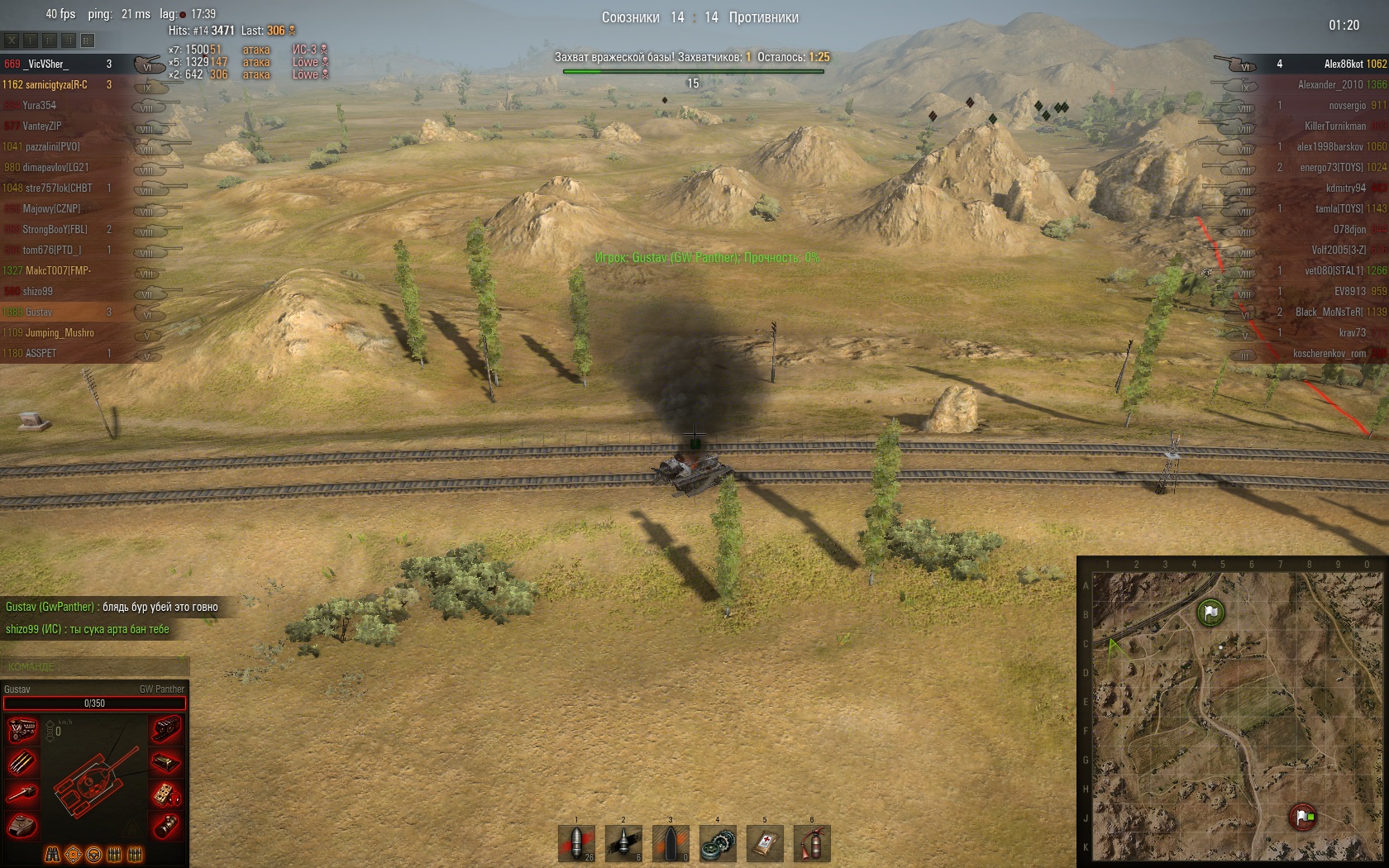
Task: Click the red enemy base flag on minimap
Action: click(1303, 817)
